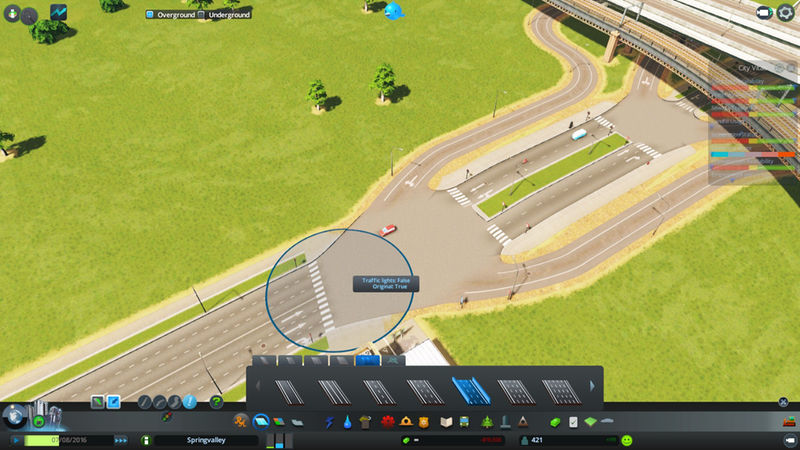Show next road types with right arrow
The image size is (800, 450).
pos(592,386)
